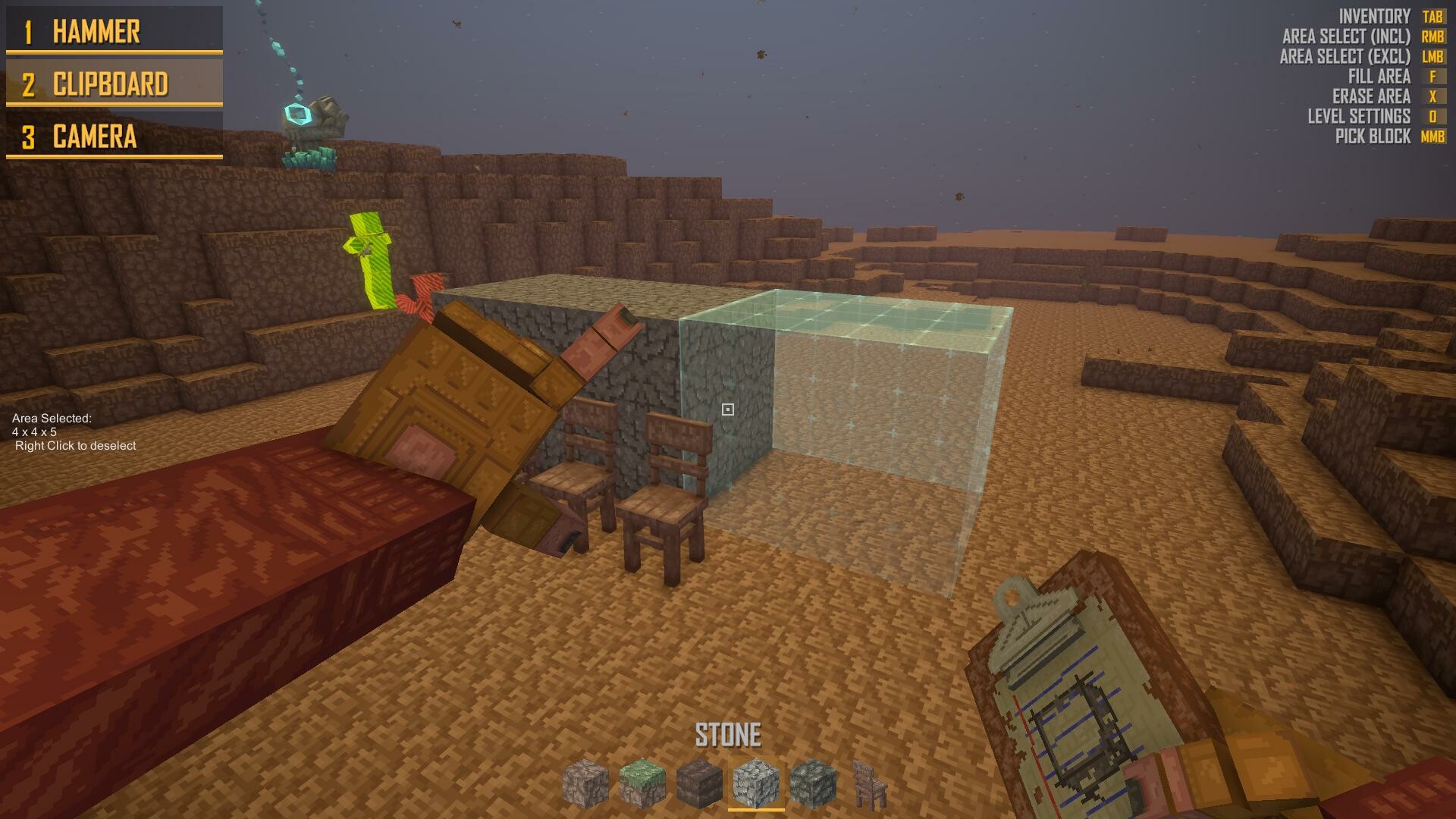Image resolution: width=1456 pixels, height=819 pixels.
Task: Click the Erase Area shortcut entry
Action: [x=1371, y=96]
